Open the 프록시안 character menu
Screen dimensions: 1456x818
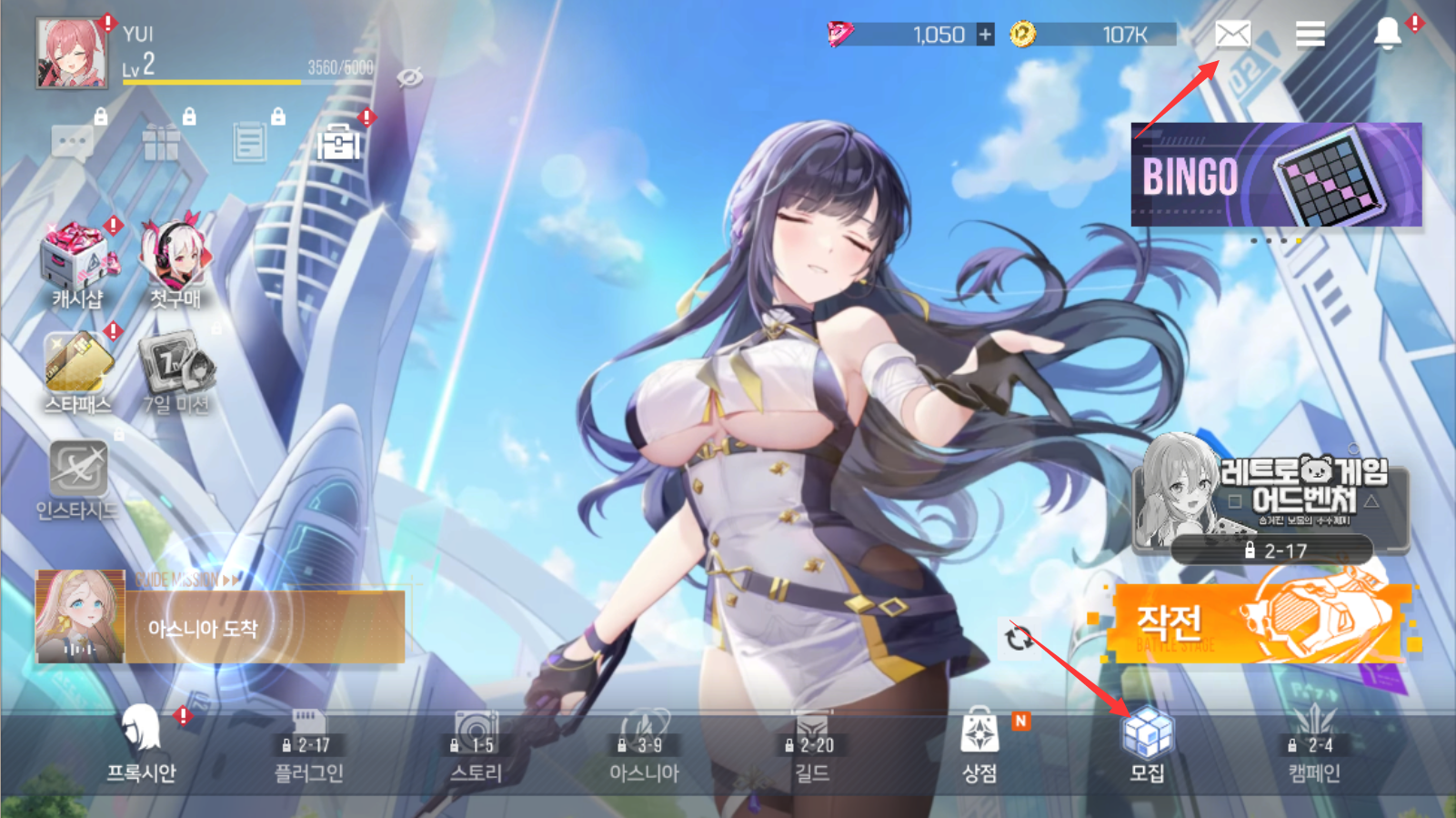coord(141,746)
